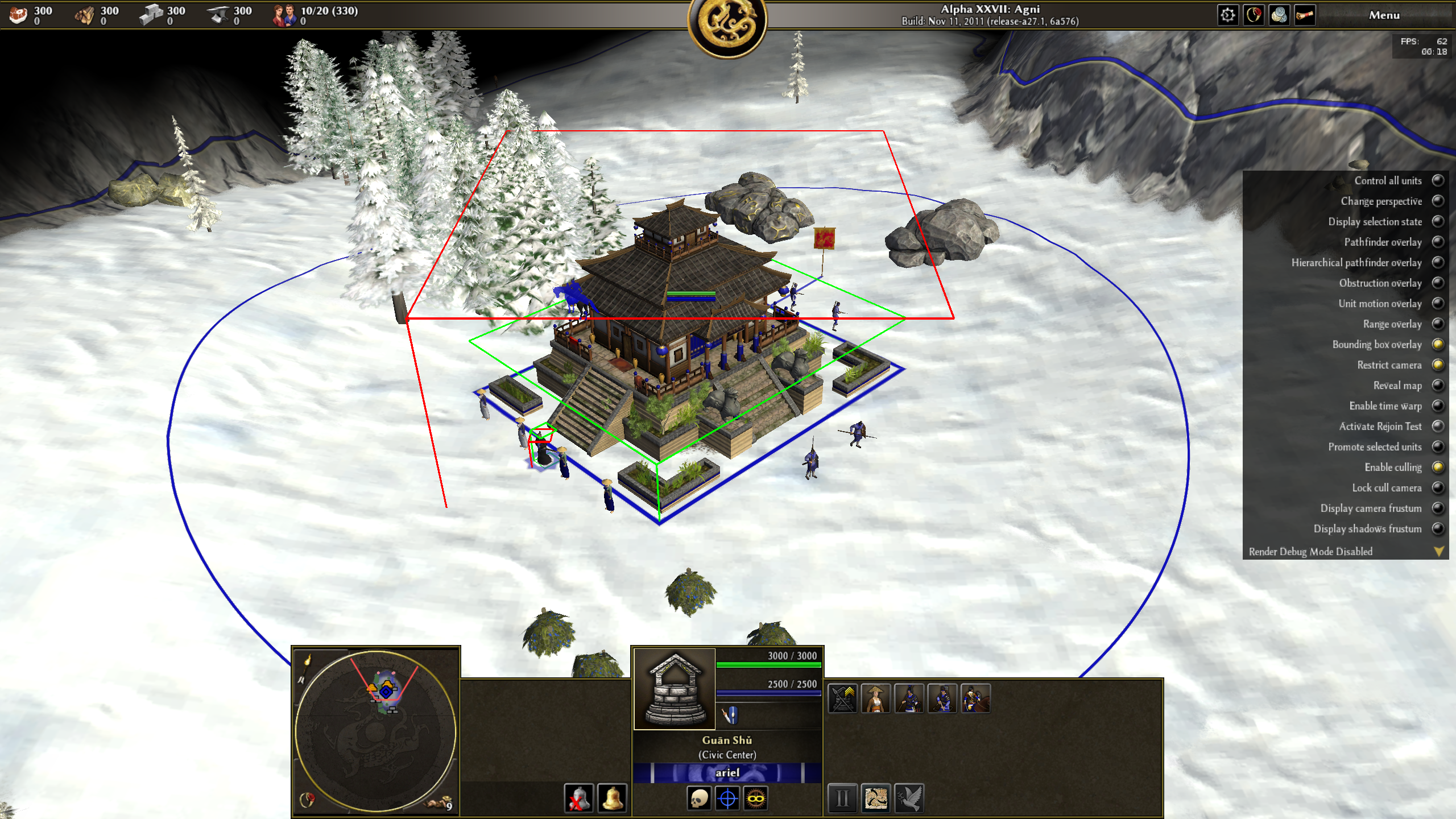This screenshot has width=1456, height=819.
Task: Ring the golden alarm bell
Action: [612, 799]
